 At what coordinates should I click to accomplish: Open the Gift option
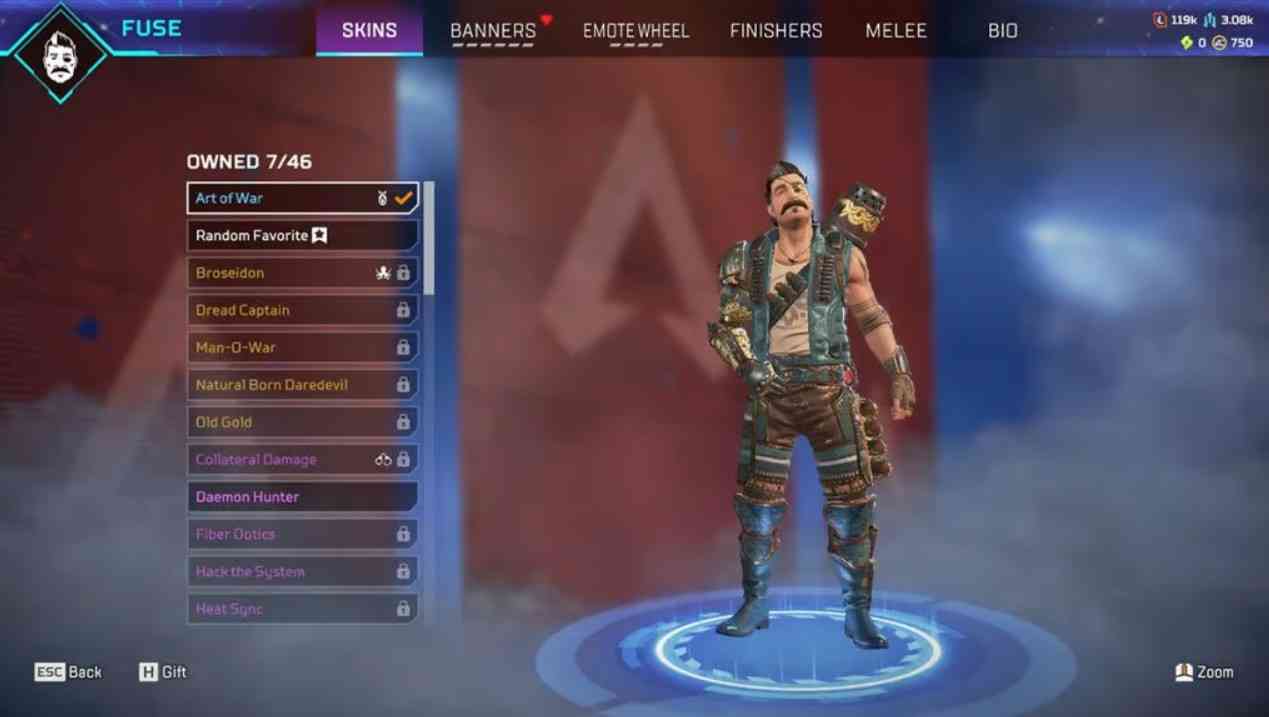coord(163,672)
